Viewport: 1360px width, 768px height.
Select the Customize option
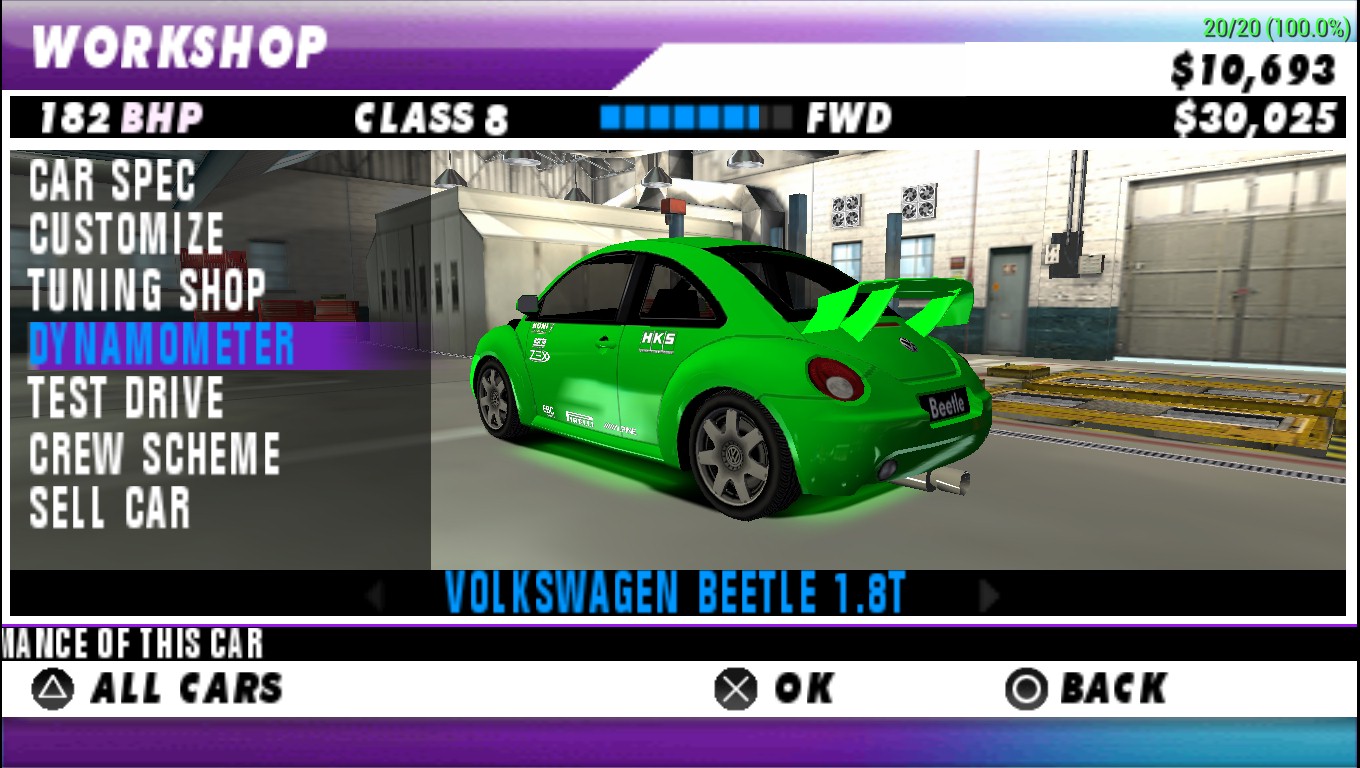[126, 235]
